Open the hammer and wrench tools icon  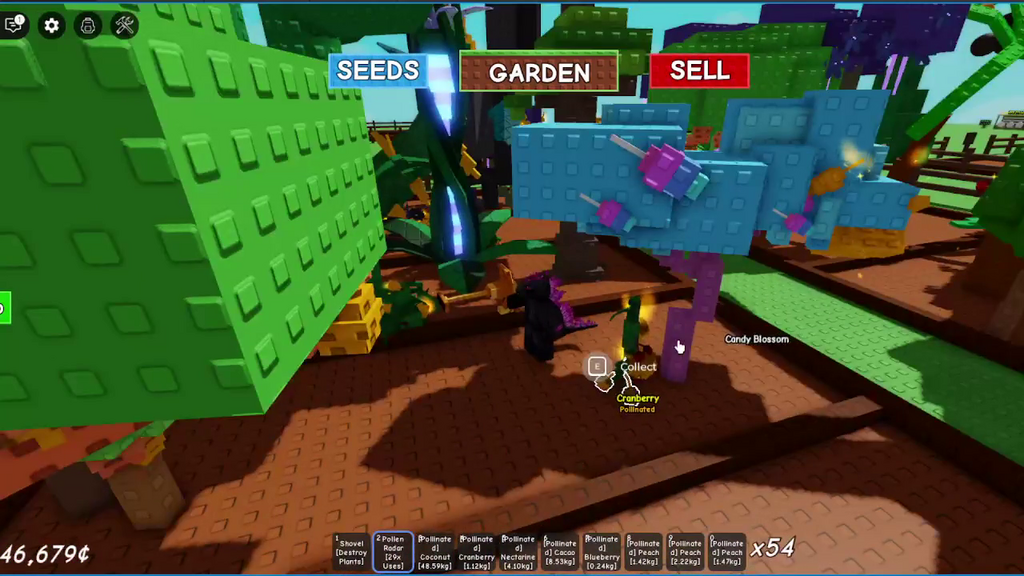pyautogui.click(x=125, y=25)
